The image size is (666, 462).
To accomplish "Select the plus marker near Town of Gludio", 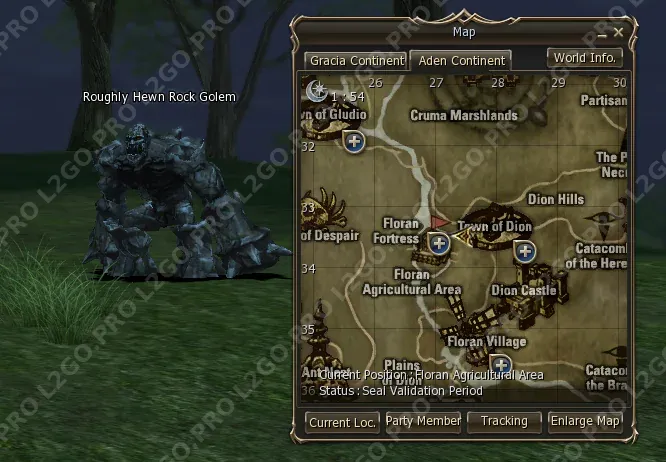I will (354, 141).
